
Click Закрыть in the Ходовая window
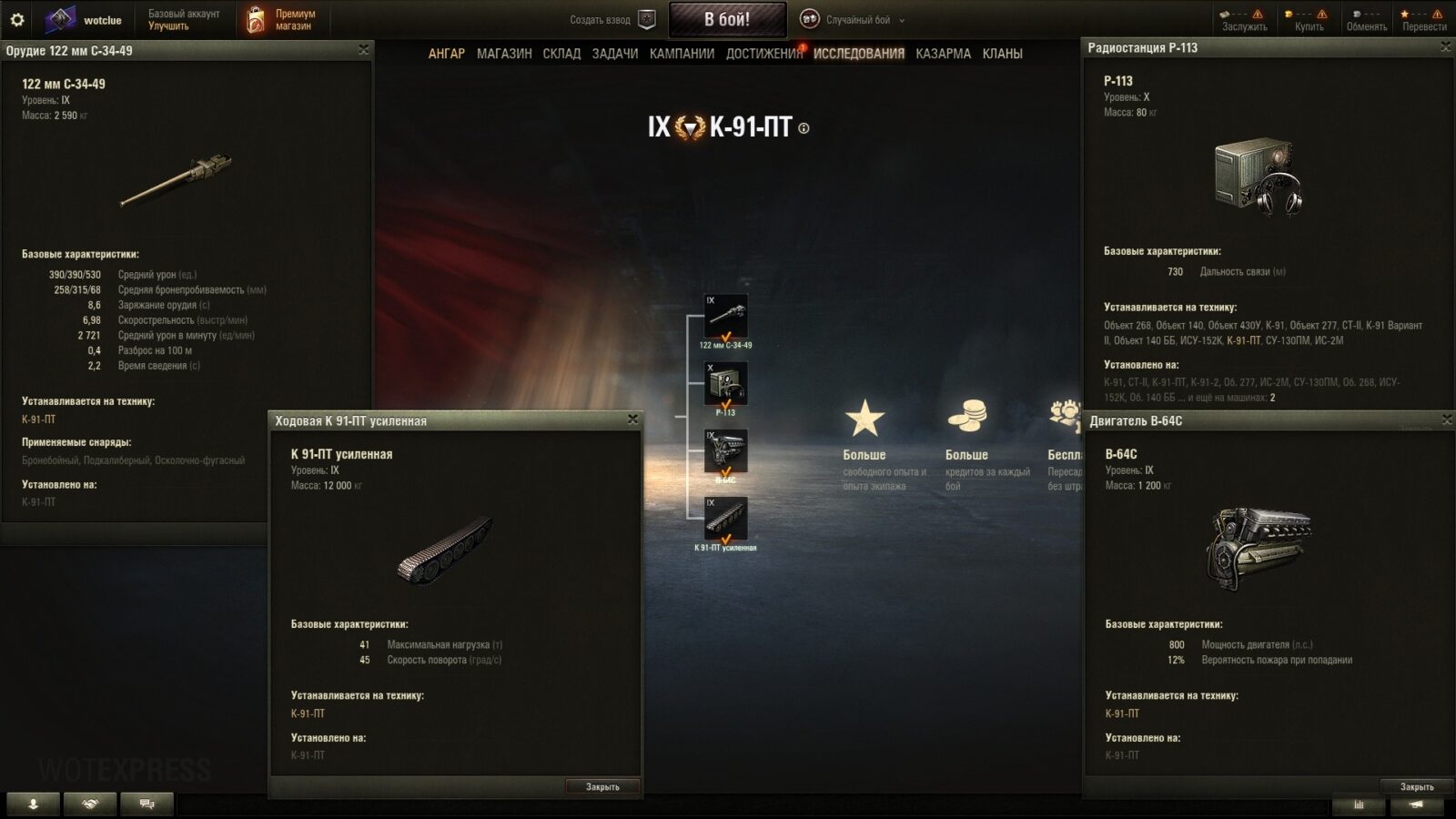602,787
